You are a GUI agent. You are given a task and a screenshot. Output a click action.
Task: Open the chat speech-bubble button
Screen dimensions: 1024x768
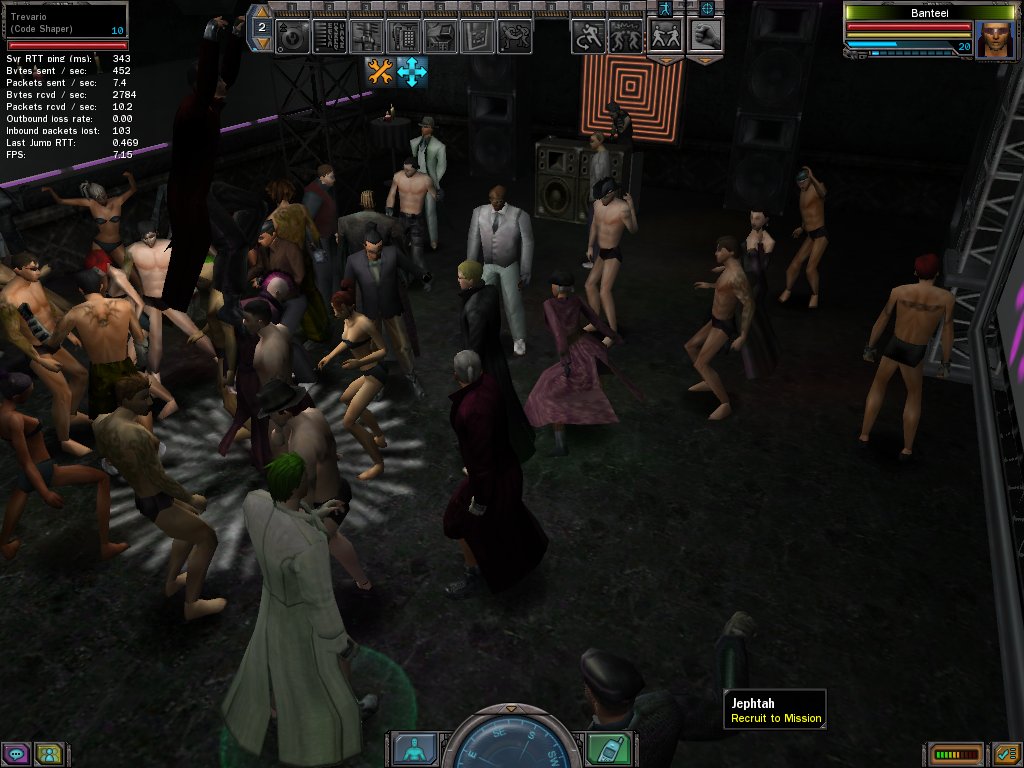click(14, 754)
